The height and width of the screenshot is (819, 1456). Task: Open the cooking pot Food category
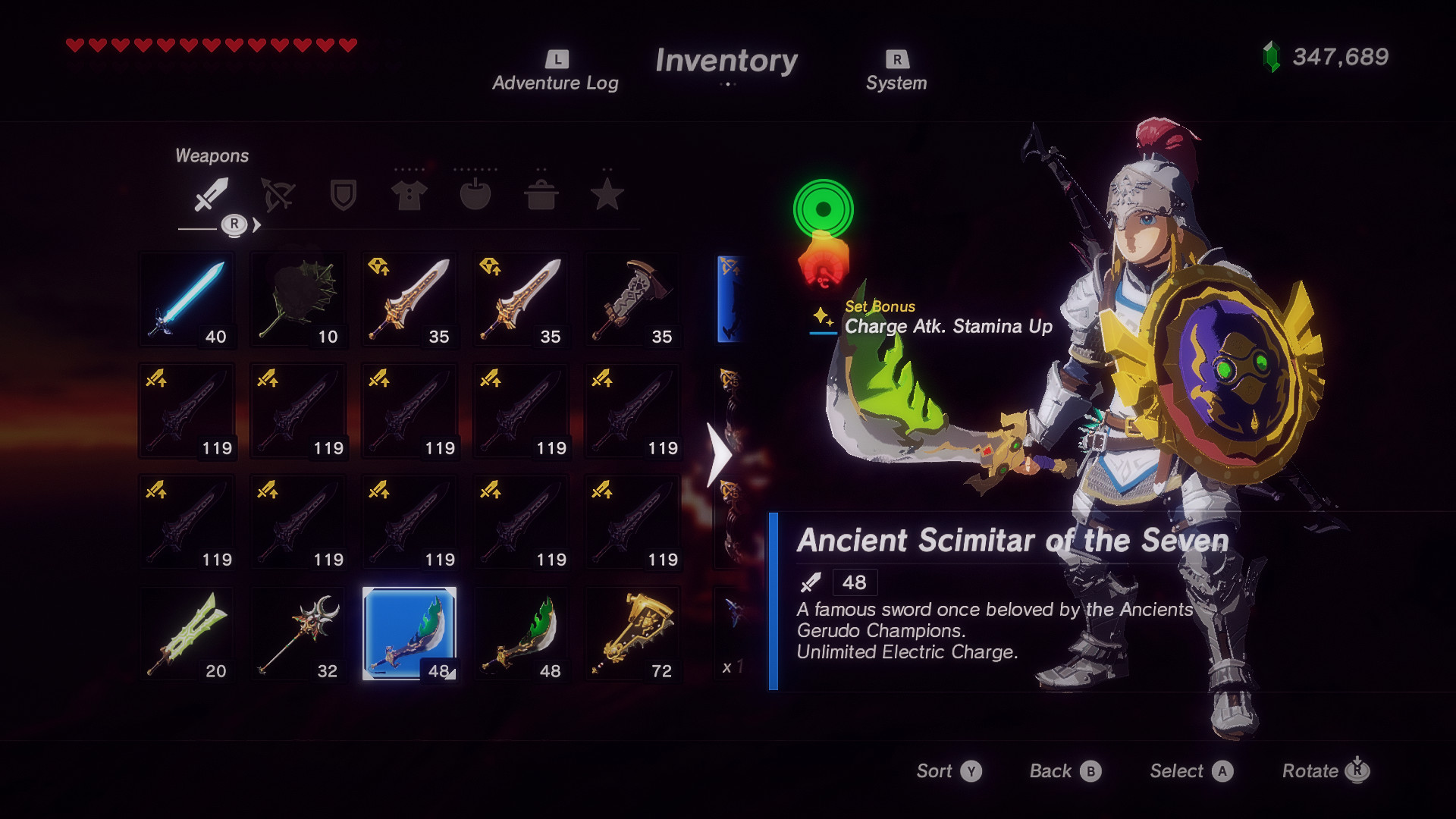542,196
